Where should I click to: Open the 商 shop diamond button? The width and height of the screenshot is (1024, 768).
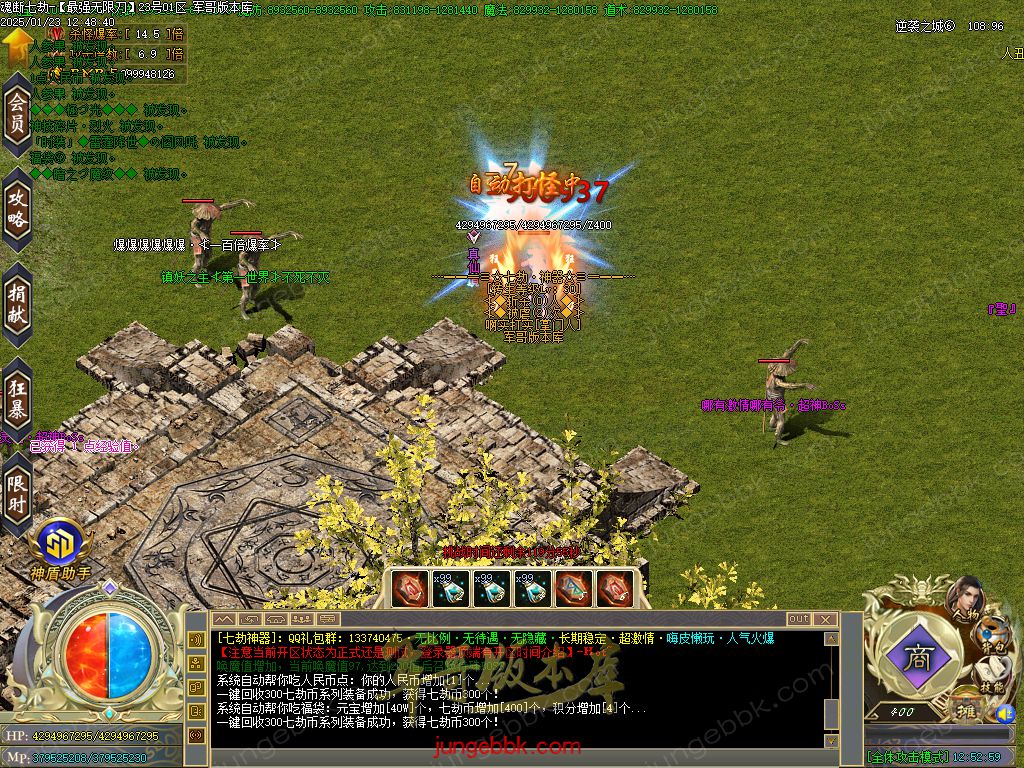pyautogui.click(x=915, y=658)
